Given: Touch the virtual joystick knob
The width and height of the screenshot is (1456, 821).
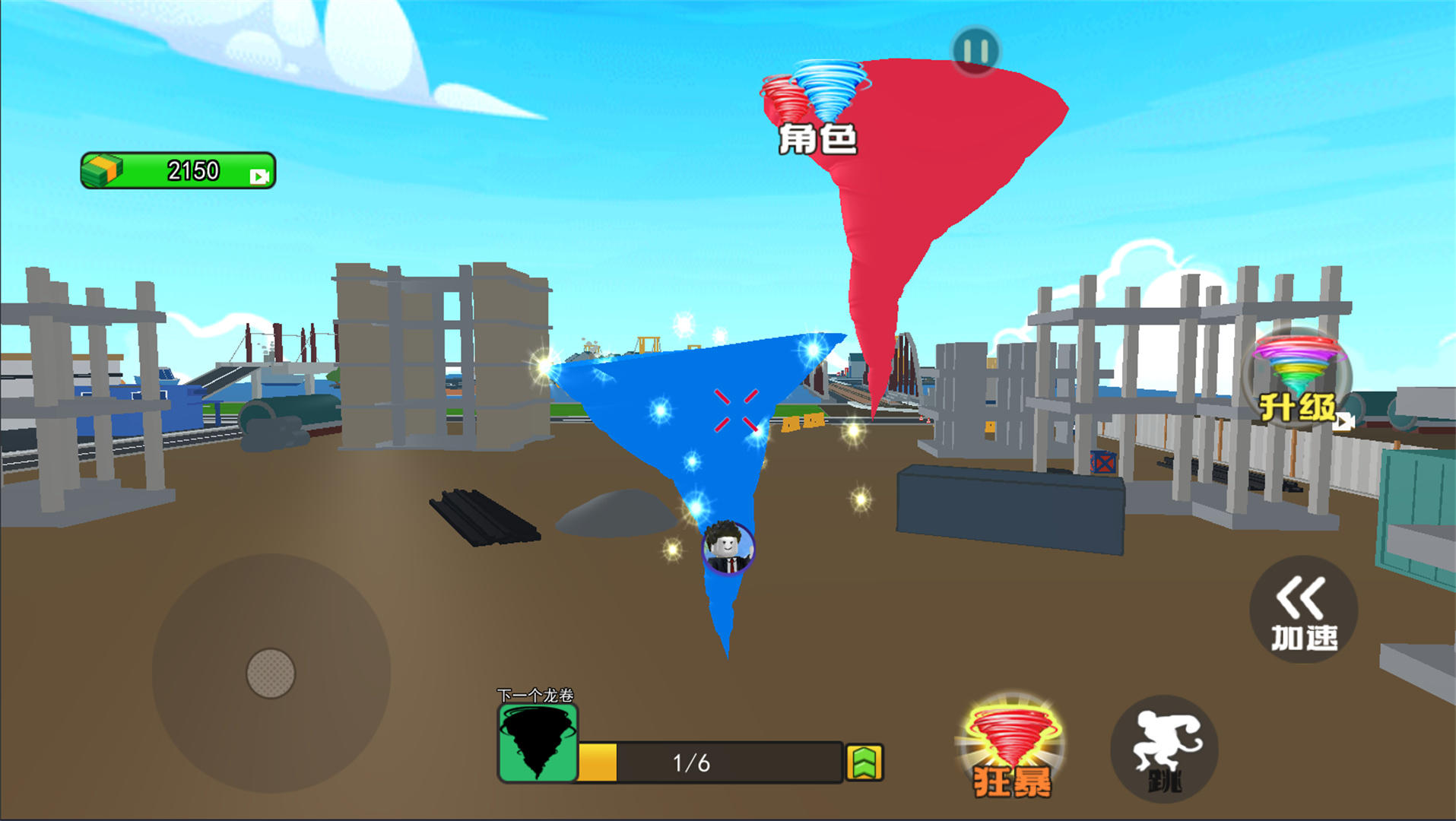Looking at the screenshot, I should [271, 673].
